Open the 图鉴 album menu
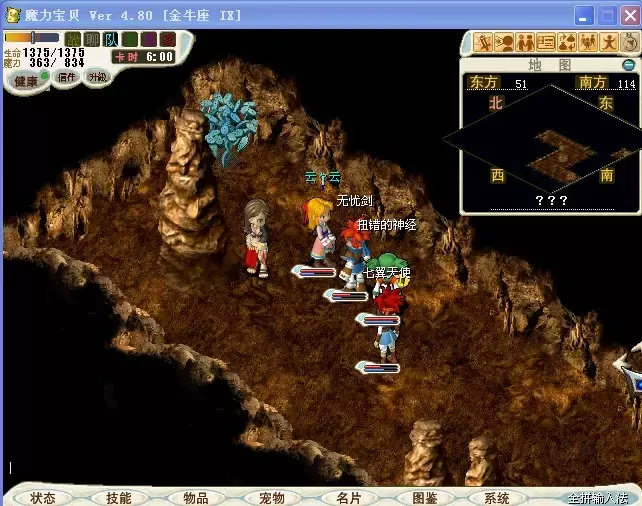The width and height of the screenshot is (642, 506). coord(424,497)
